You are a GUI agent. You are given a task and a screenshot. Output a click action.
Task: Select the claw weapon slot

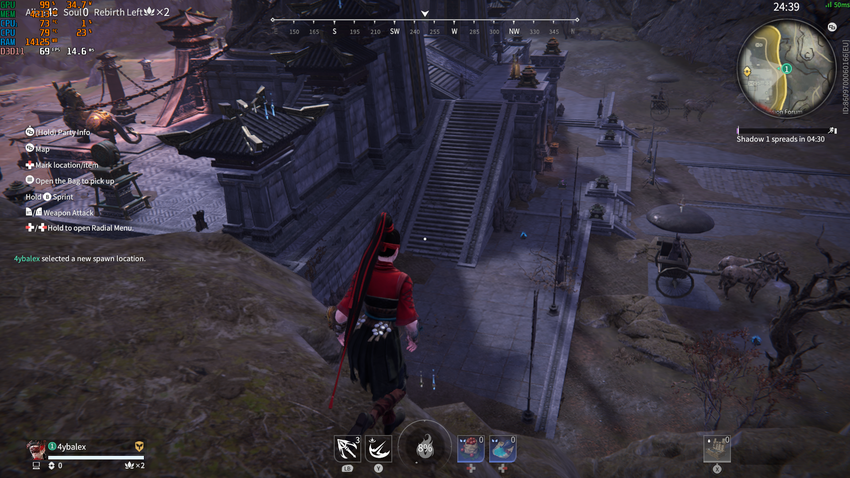click(348, 447)
